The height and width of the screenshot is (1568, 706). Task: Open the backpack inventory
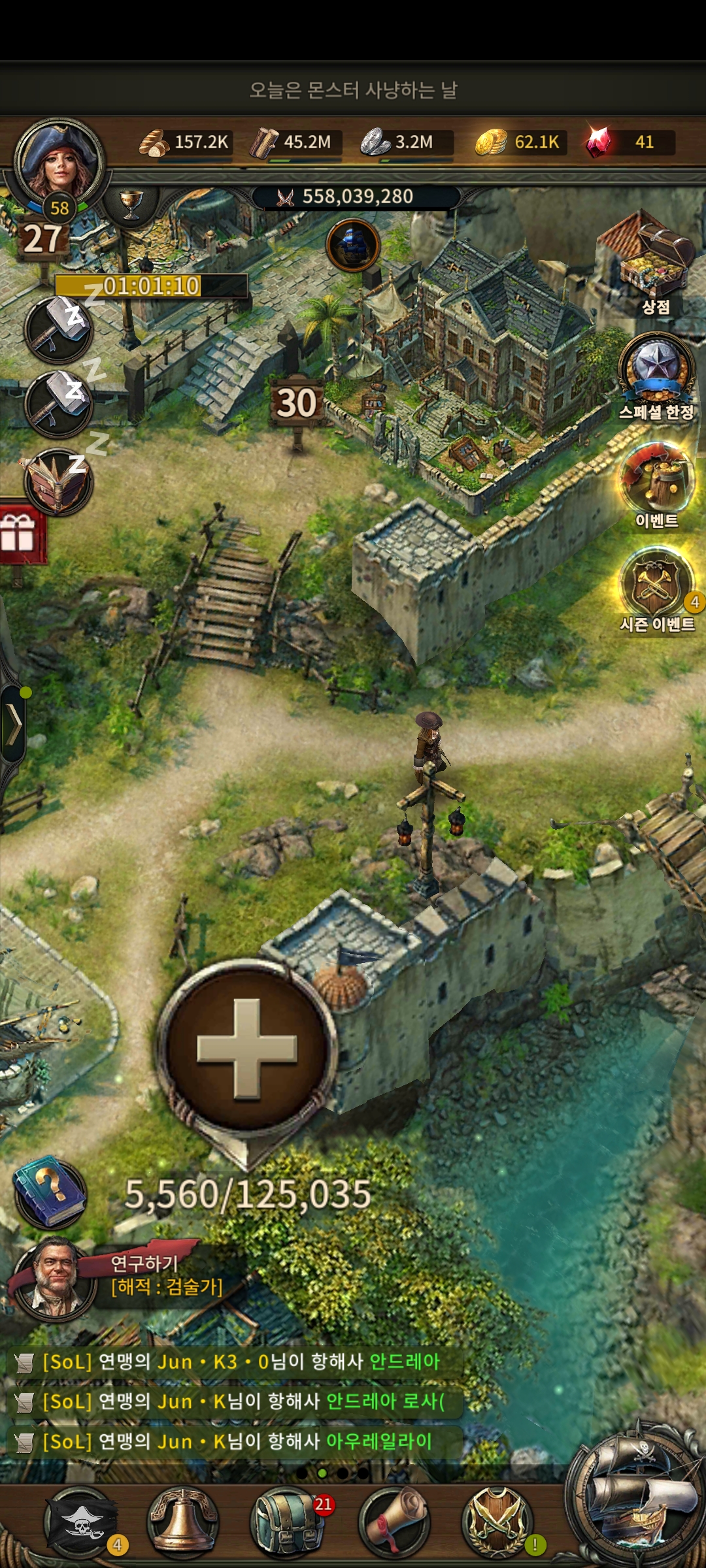click(286, 1521)
